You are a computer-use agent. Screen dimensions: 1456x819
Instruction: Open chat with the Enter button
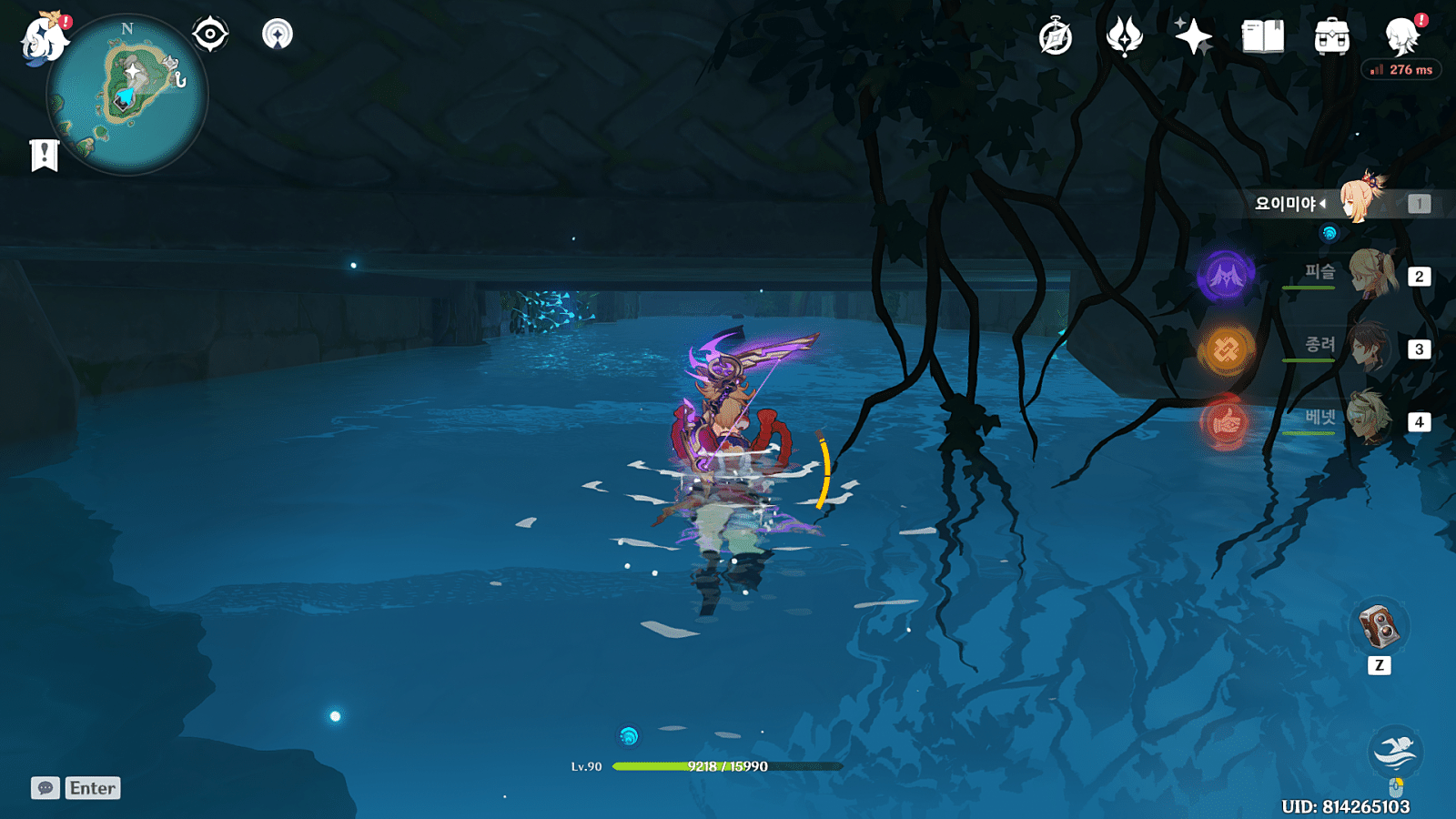[91, 788]
